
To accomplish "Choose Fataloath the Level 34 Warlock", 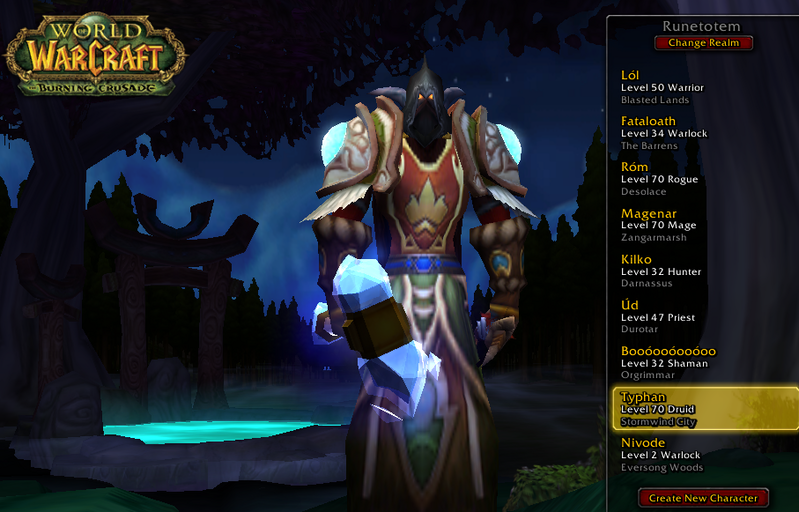I will (700, 133).
